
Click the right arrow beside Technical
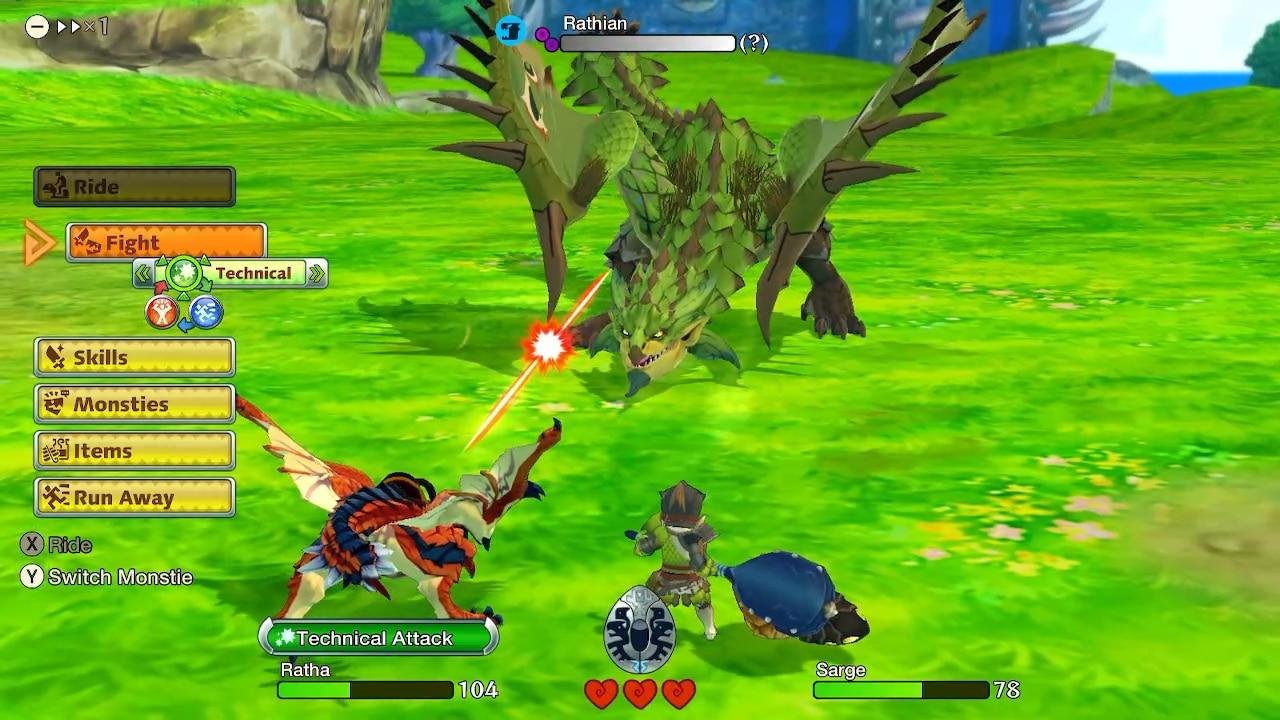(x=317, y=273)
